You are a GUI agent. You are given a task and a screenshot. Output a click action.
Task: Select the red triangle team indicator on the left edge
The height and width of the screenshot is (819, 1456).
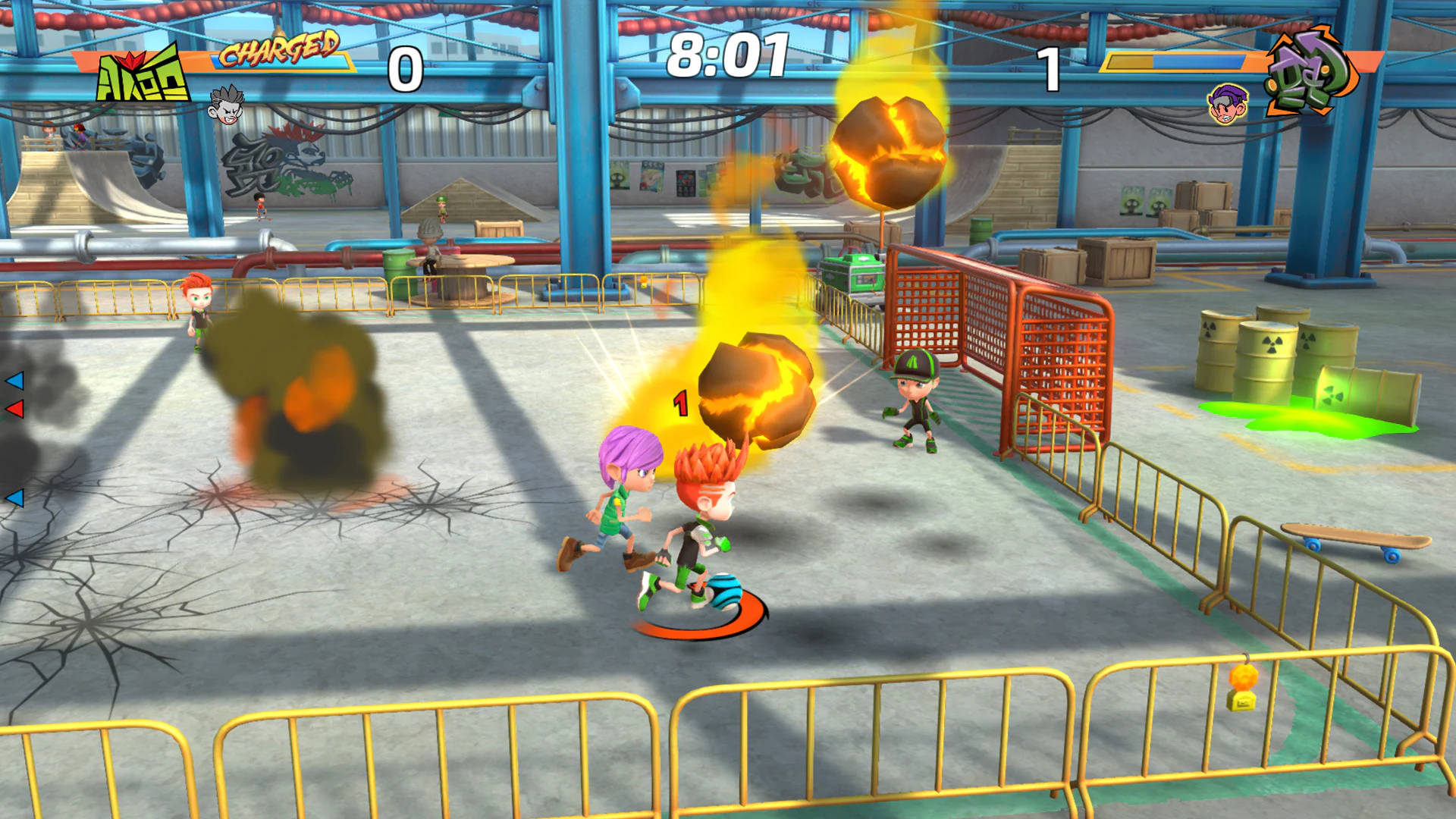(17, 410)
